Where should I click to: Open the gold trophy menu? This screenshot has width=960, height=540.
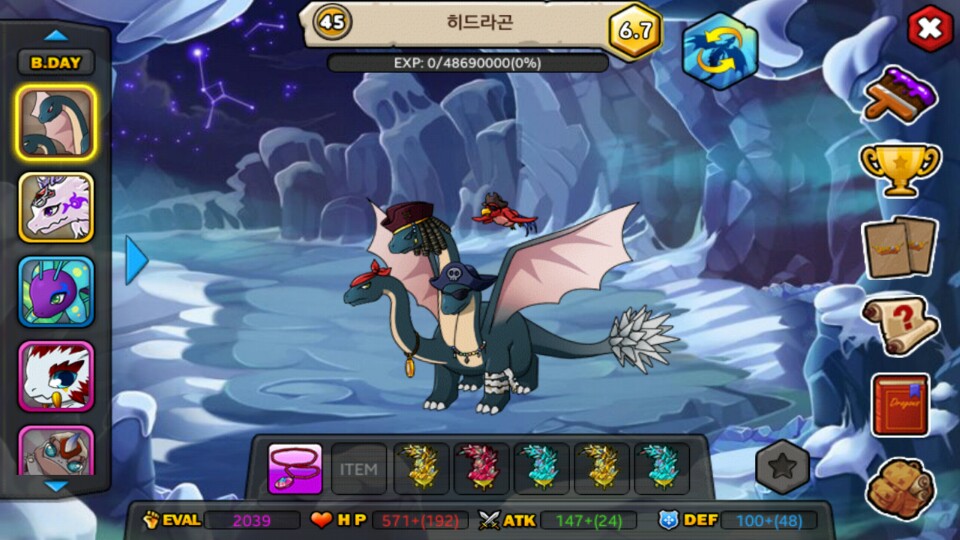coord(900,168)
